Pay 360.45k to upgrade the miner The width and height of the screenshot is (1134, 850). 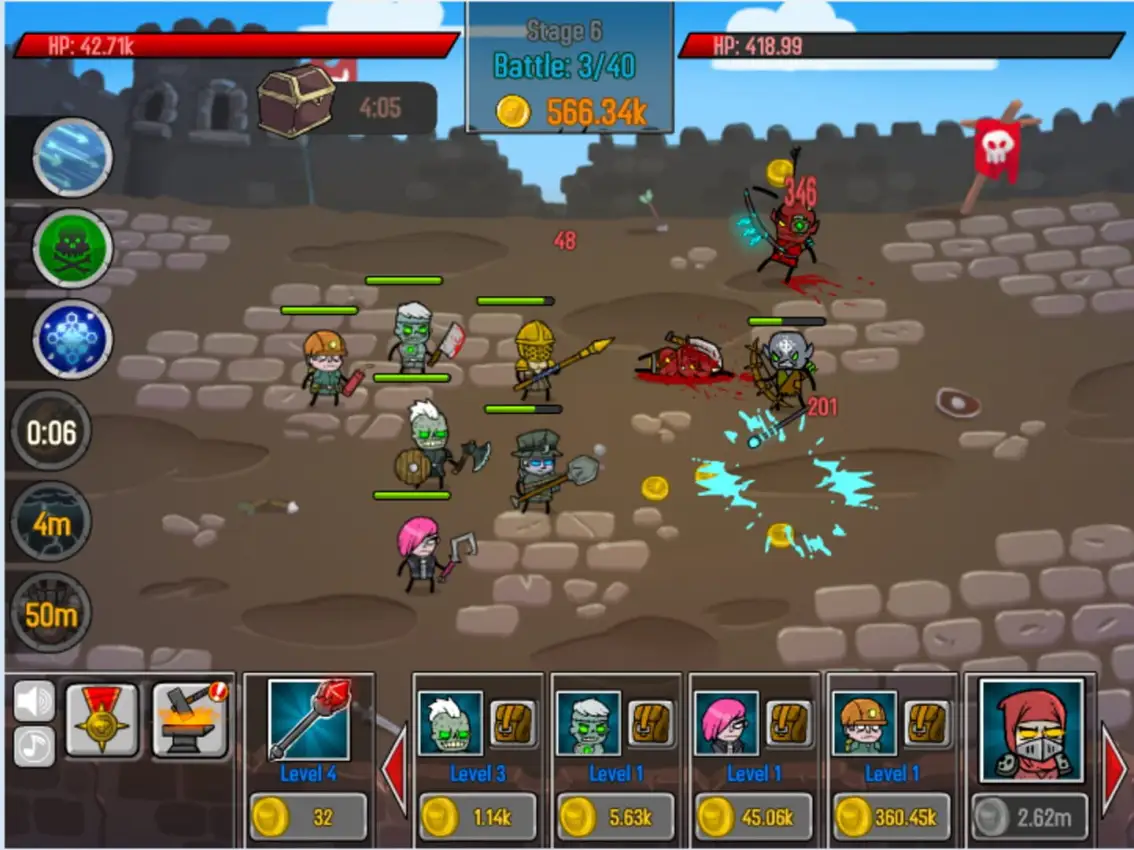point(892,817)
